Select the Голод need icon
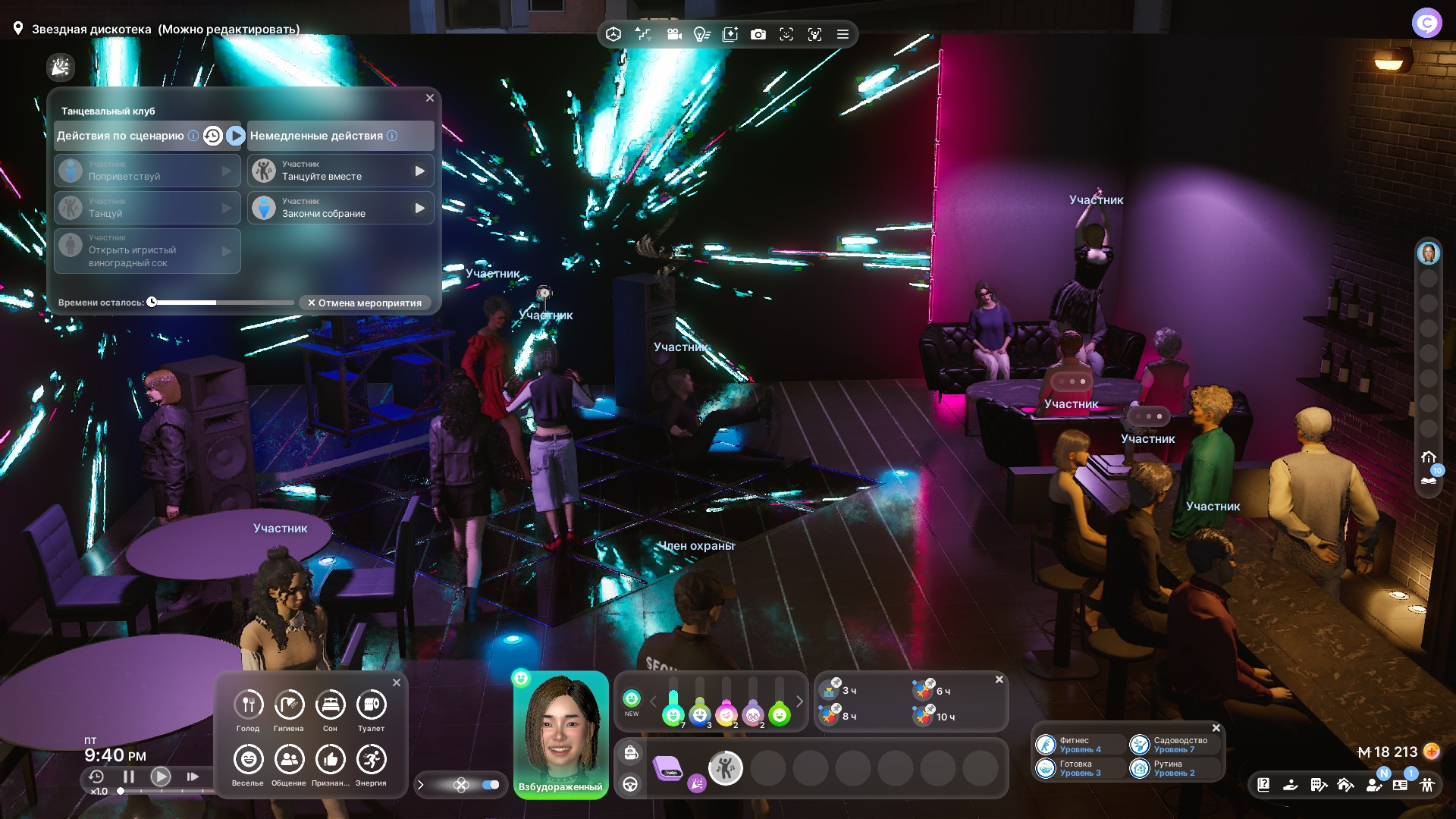This screenshot has height=819, width=1456. (x=248, y=705)
